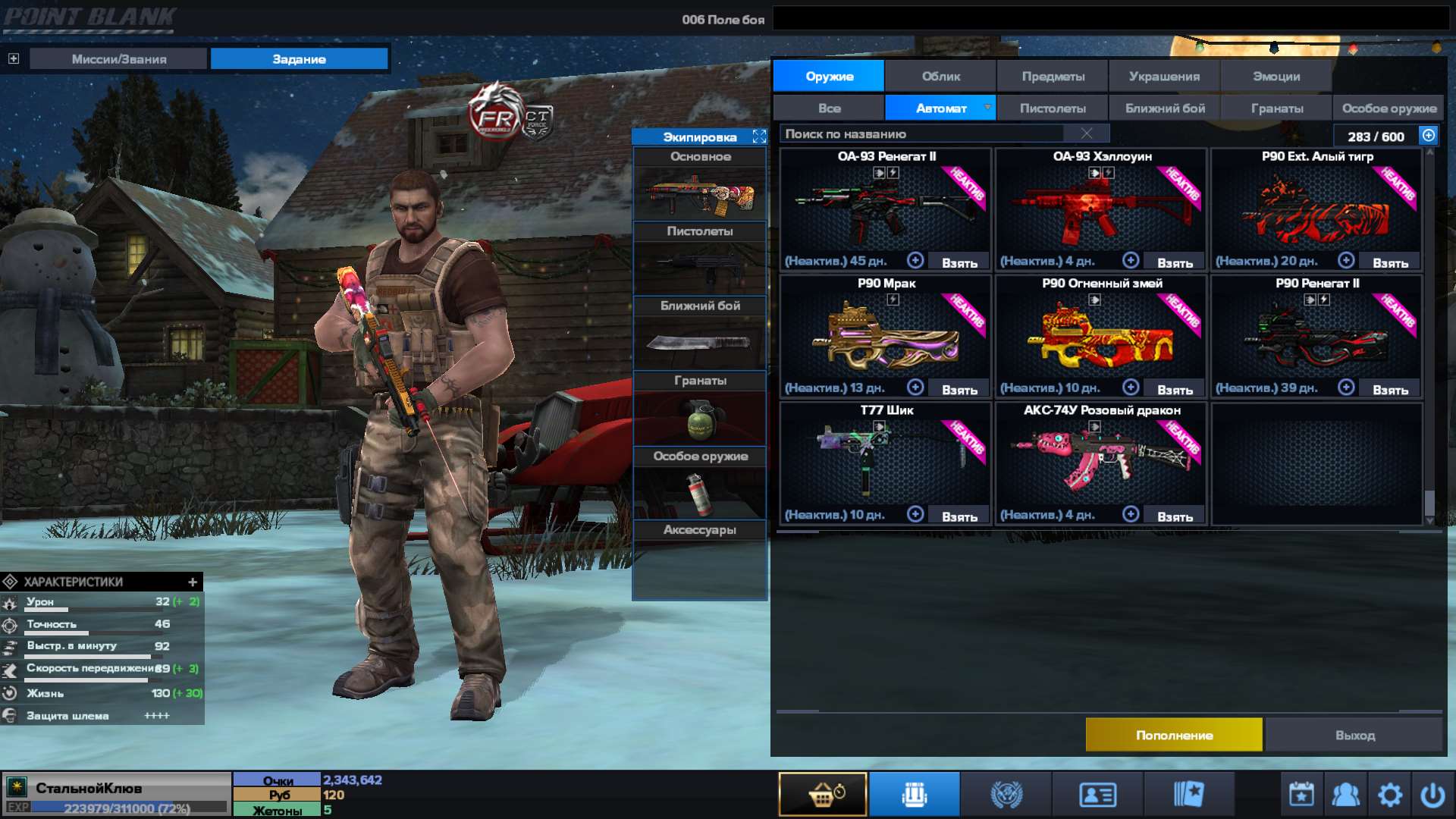
Task: Click the plus expander next to 283/600
Action: 1427,135
